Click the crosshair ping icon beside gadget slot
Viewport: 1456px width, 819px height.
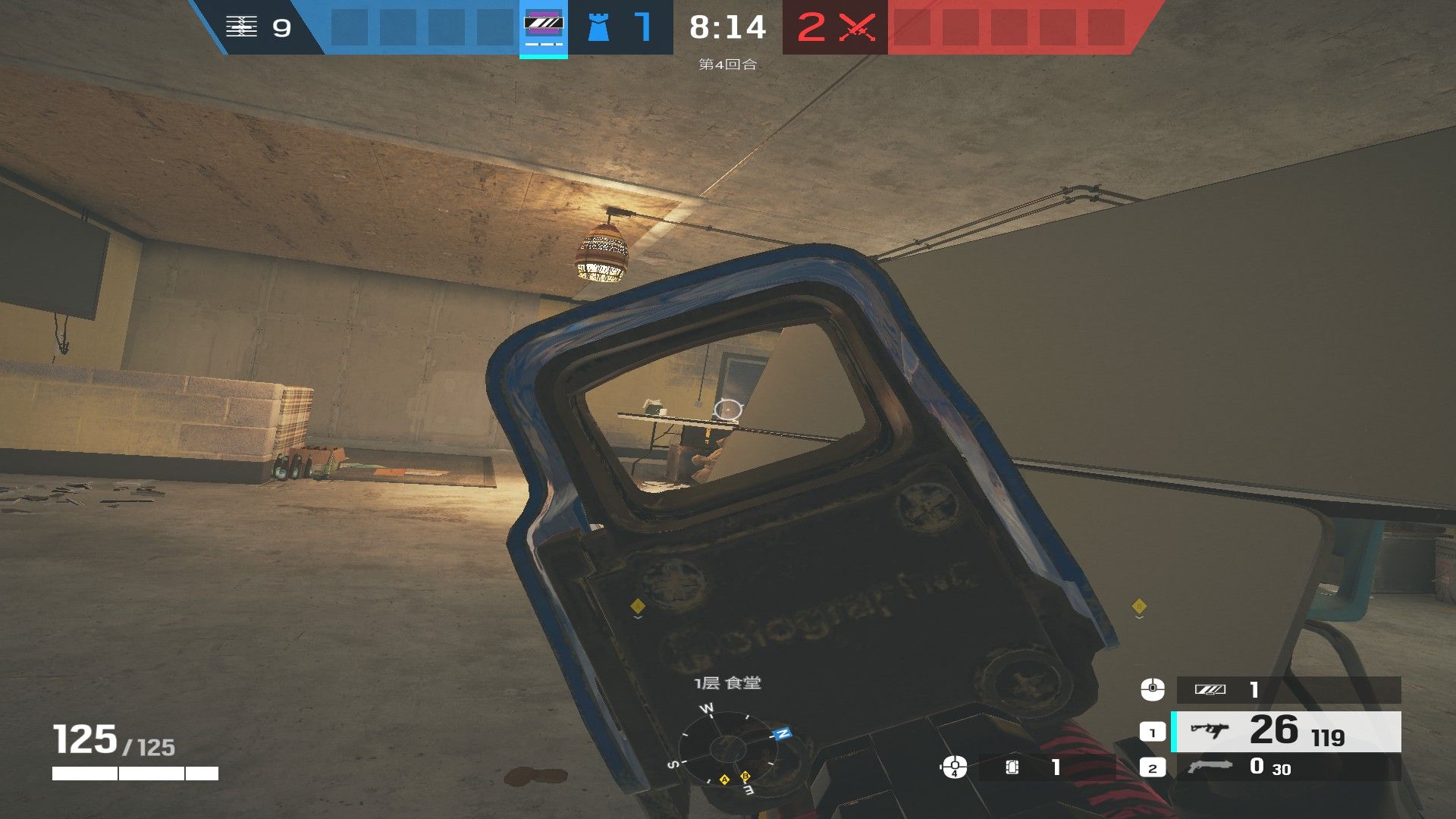pyautogui.click(x=954, y=767)
